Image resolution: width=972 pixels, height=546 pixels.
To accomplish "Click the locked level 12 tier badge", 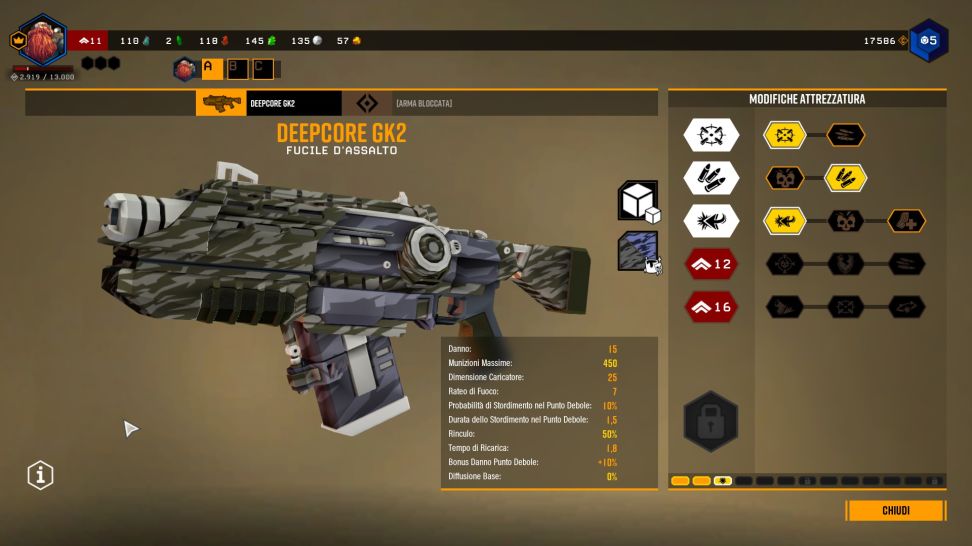I will (711, 264).
